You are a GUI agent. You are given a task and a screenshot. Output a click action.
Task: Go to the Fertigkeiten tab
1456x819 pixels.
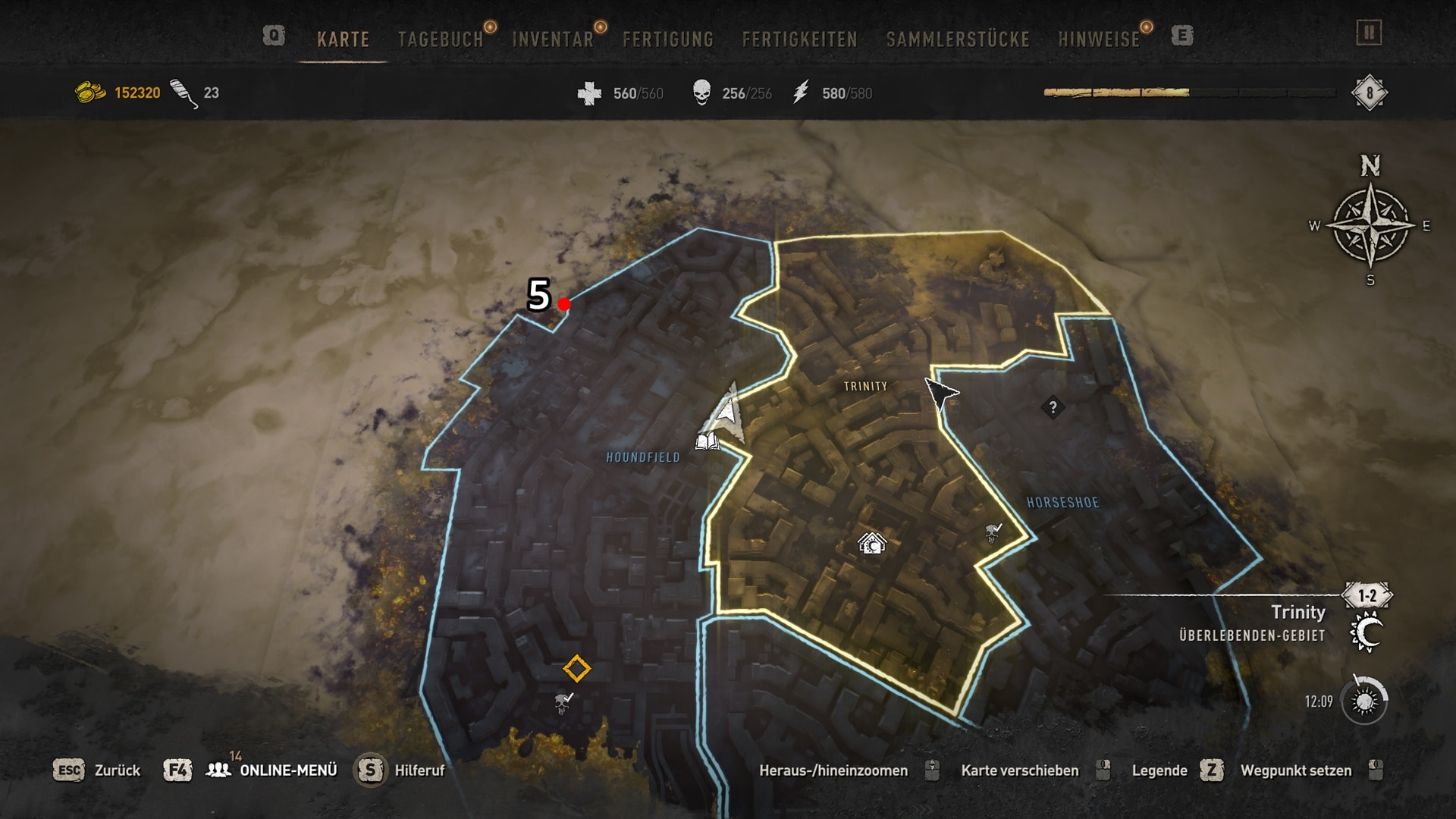pyautogui.click(x=799, y=39)
